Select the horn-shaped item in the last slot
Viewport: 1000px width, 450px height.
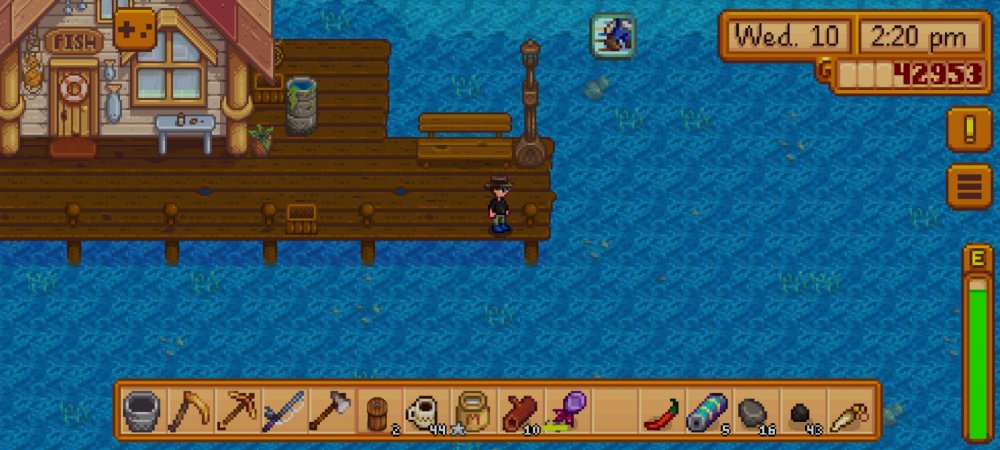click(848, 410)
